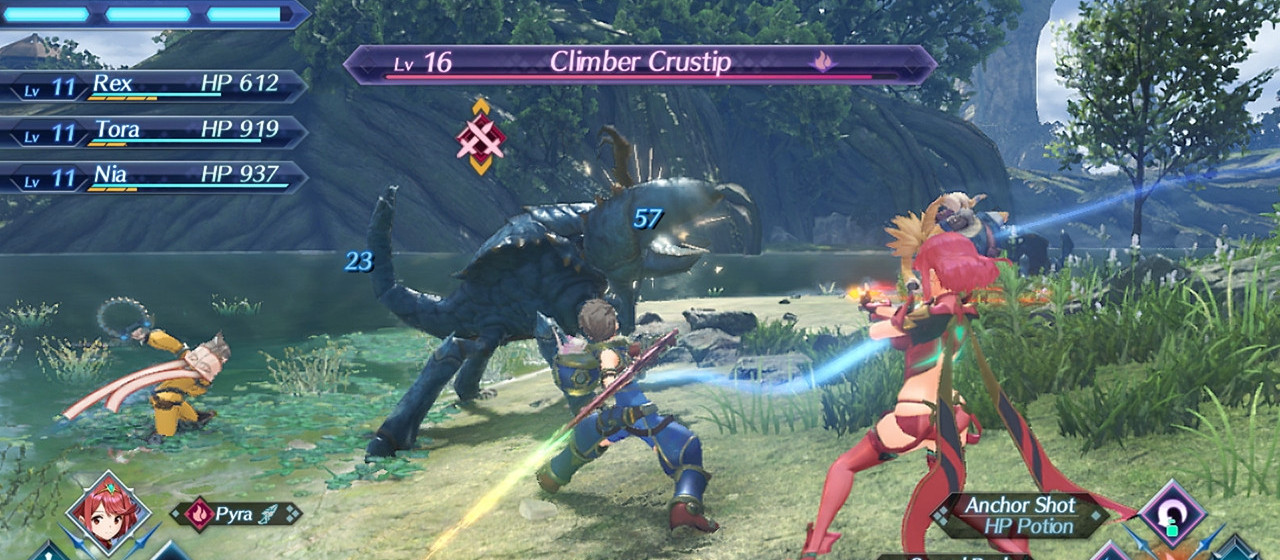Click the Anchor Shot HP Potion label
The height and width of the screenshot is (560, 1280).
pyautogui.click(x=1019, y=515)
